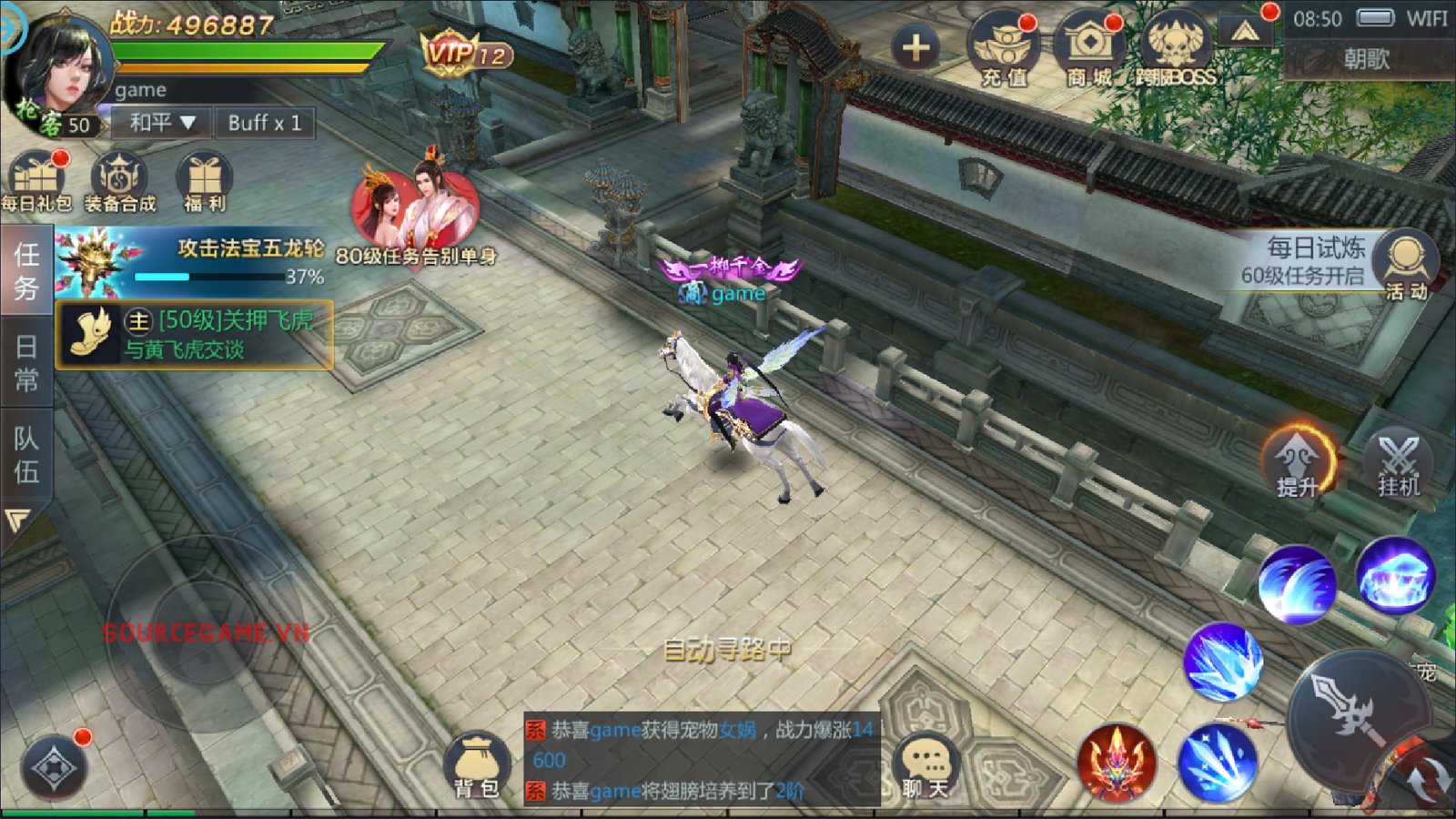Show the Buff x 1 list

[x=264, y=123]
